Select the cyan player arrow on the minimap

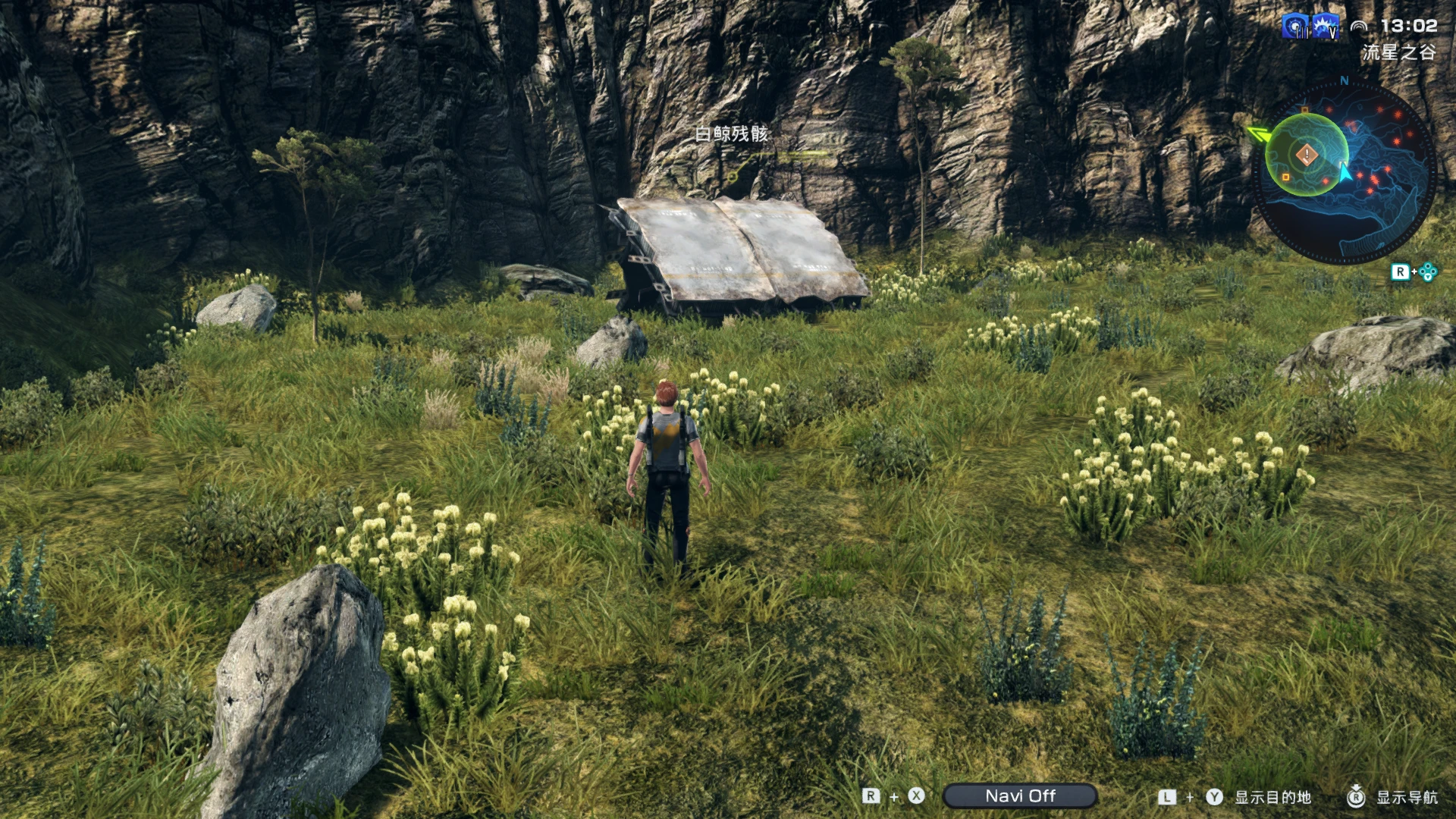[1346, 173]
